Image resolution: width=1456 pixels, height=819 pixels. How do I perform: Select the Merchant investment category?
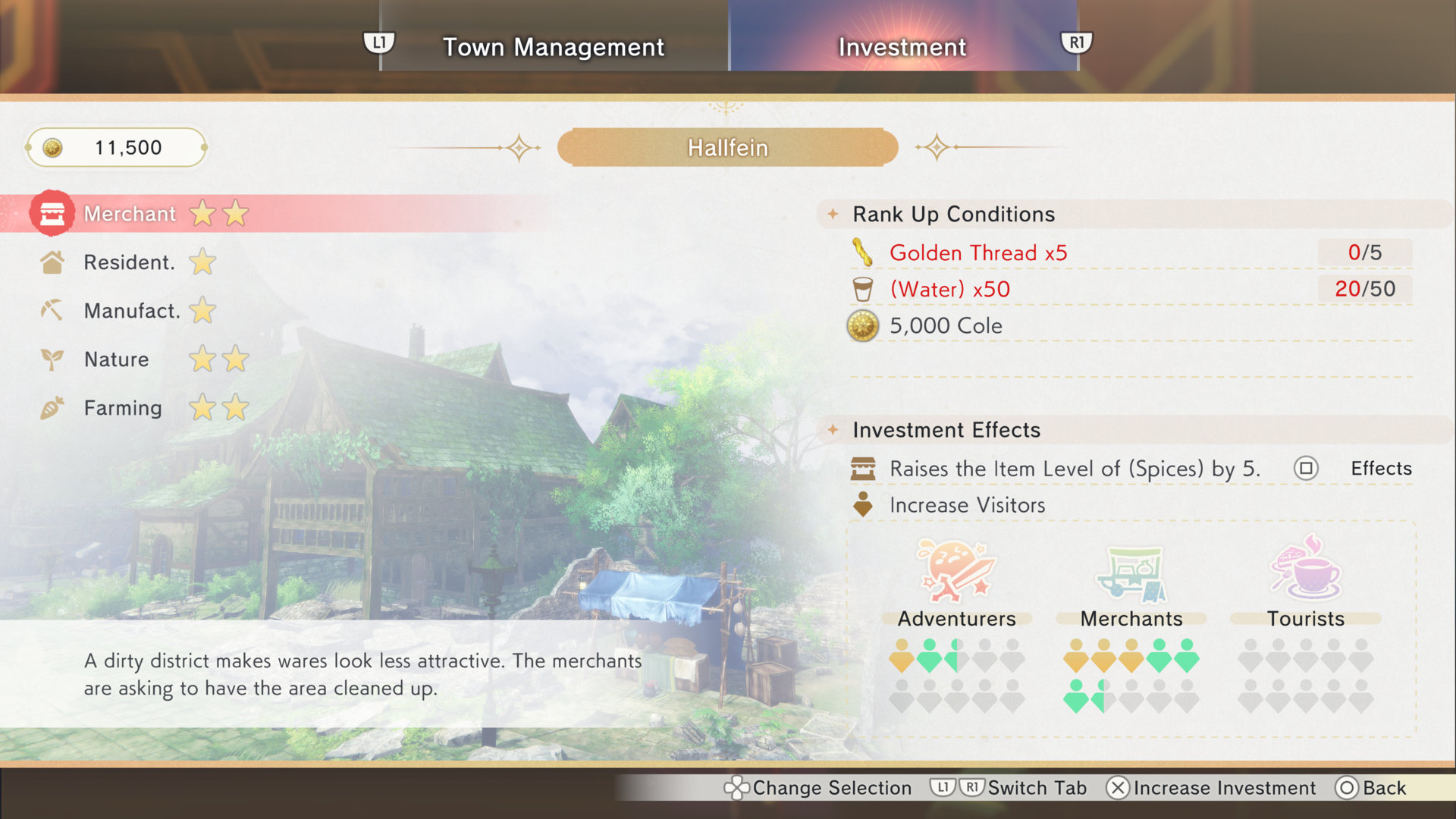click(x=130, y=214)
